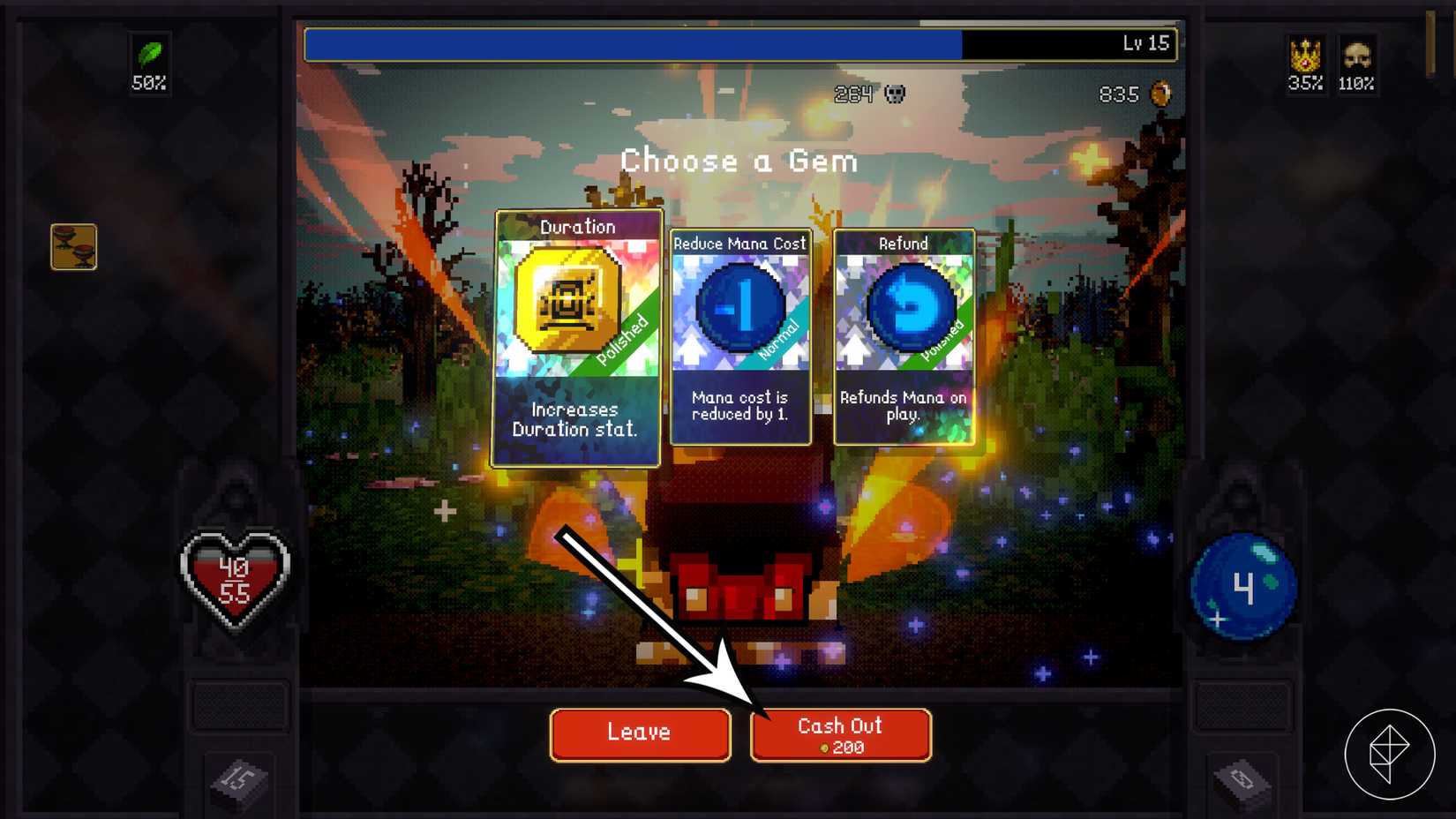Click the Choose a Gem title text
Image resolution: width=1456 pixels, height=819 pixels.
point(739,161)
